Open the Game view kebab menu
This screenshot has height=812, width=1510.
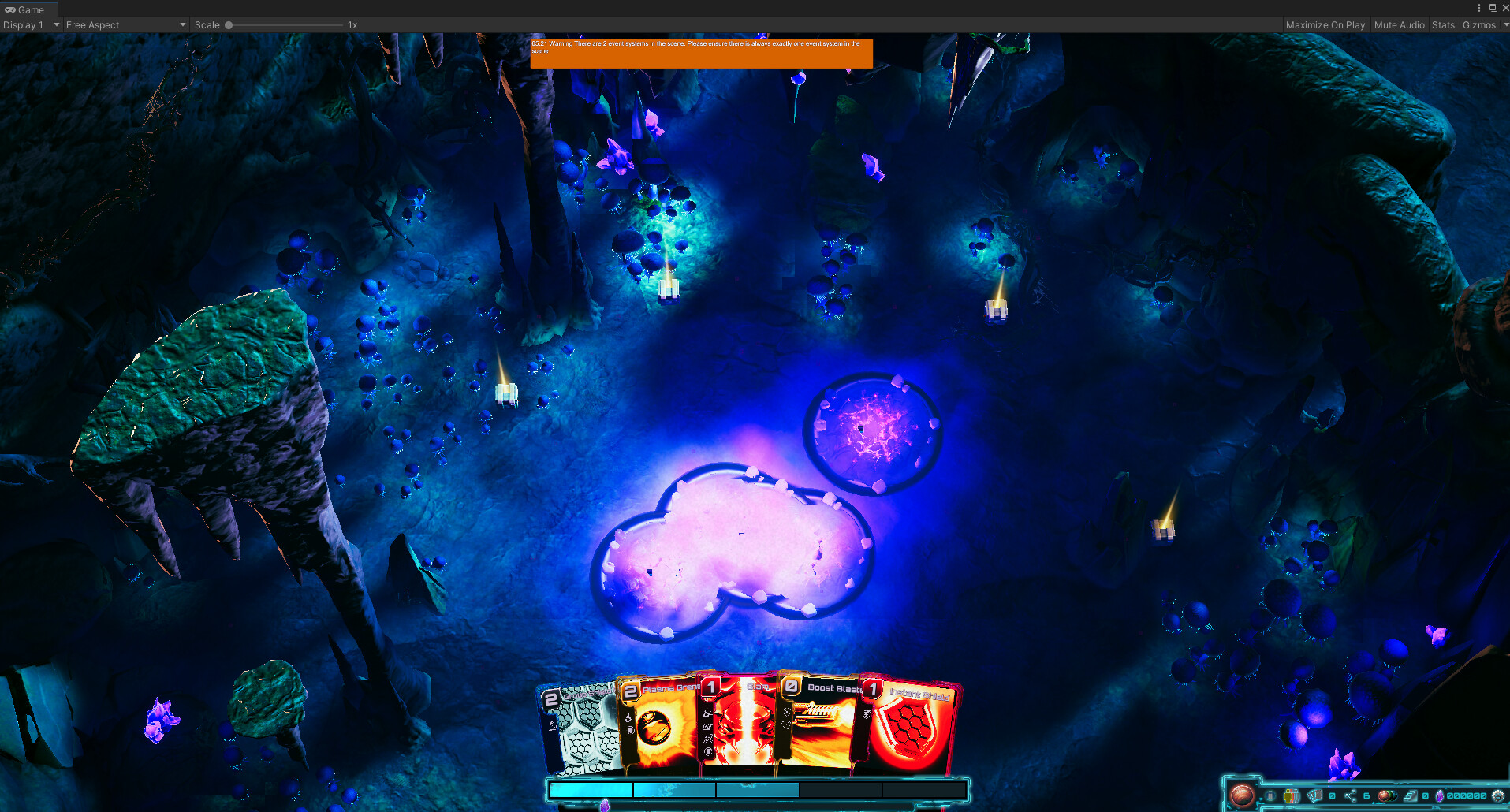[x=1478, y=8]
